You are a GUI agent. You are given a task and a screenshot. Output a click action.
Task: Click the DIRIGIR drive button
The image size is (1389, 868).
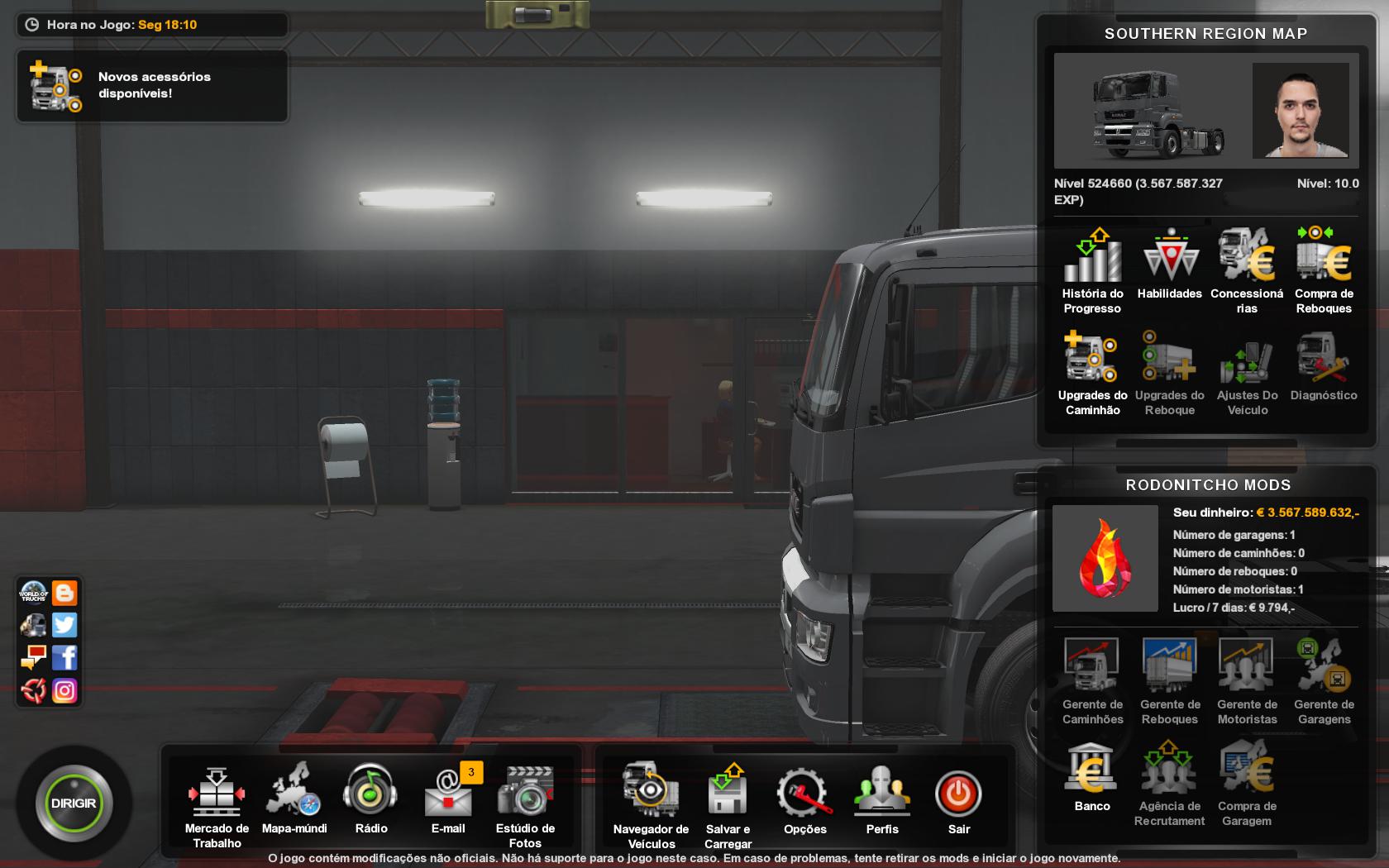coord(74,804)
